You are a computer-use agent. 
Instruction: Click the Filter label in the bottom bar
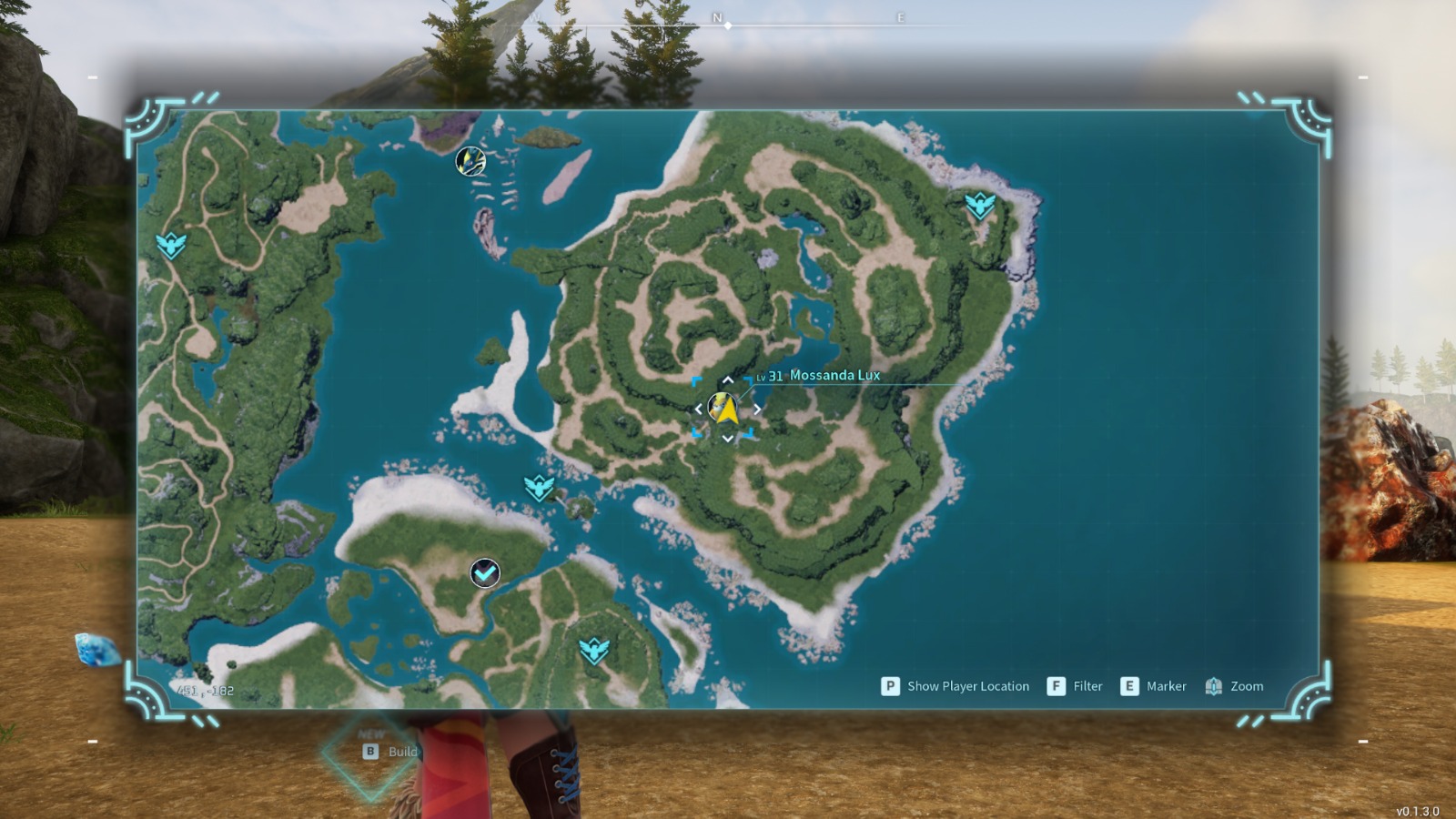click(x=1088, y=686)
